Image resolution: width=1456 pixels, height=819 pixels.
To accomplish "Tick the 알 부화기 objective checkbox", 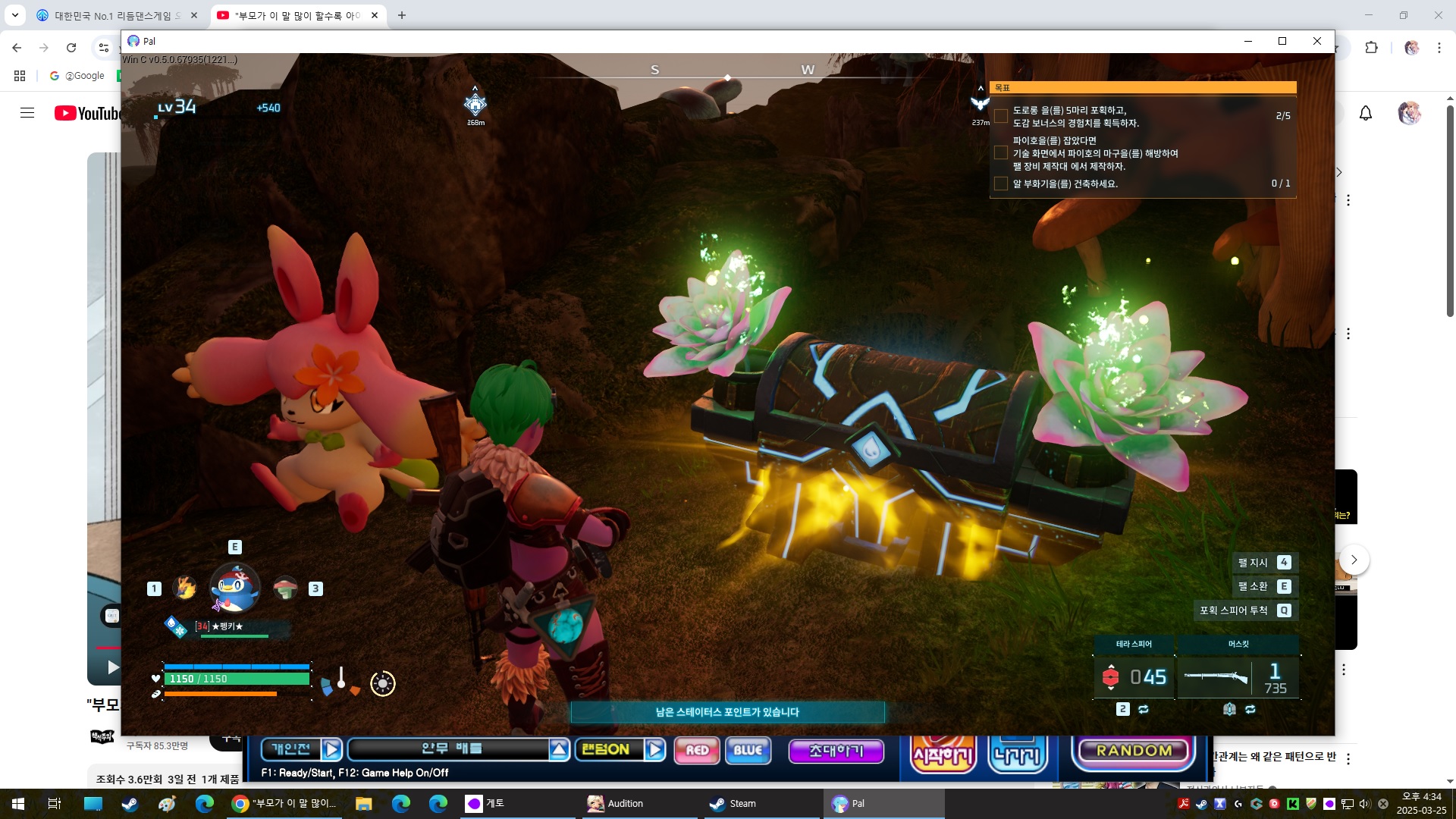I will pos(1001,184).
